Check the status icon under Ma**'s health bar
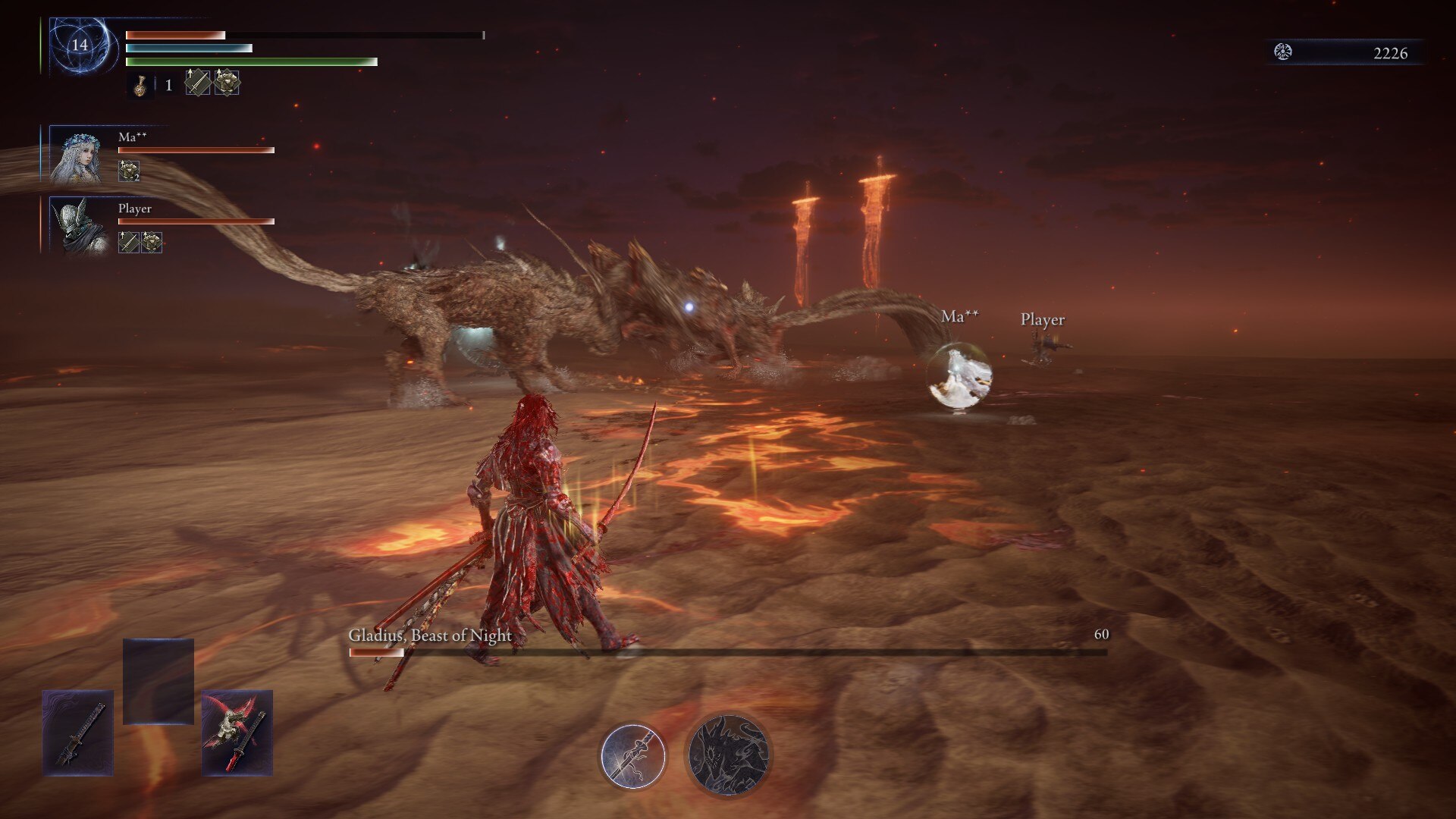1456x819 pixels. click(x=129, y=171)
